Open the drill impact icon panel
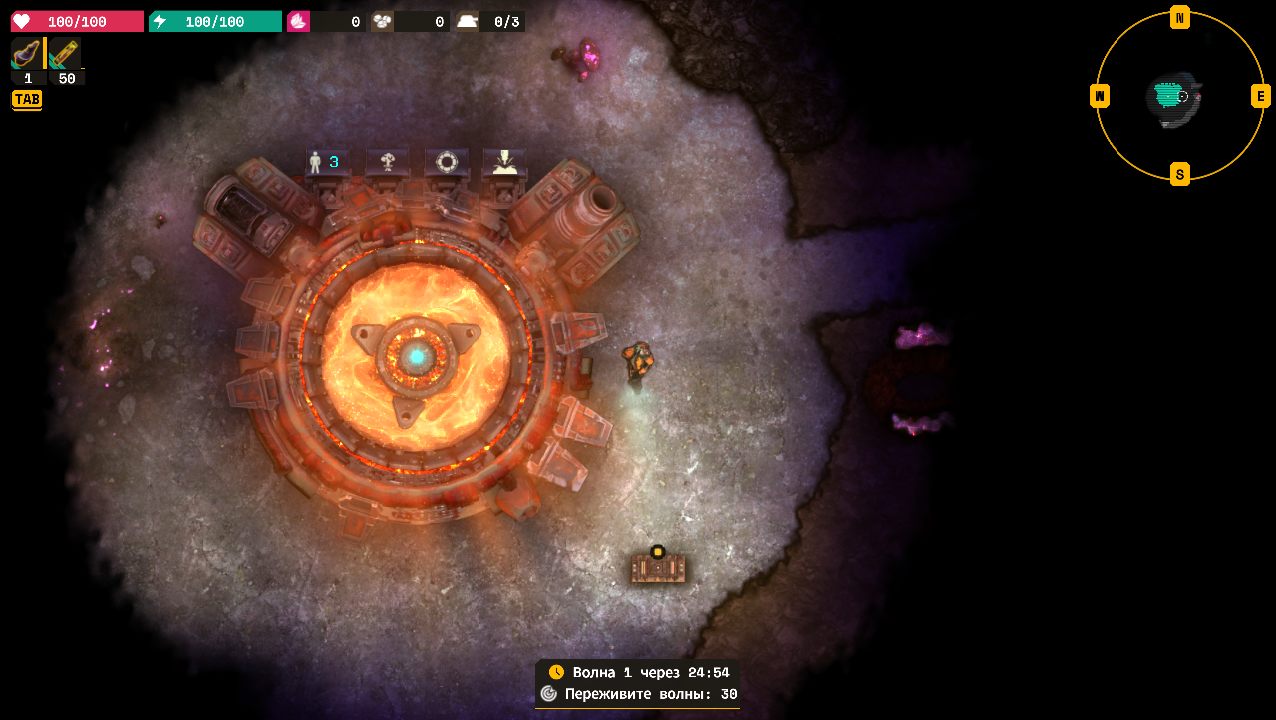This screenshot has height=720, width=1276. [x=504, y=162]
